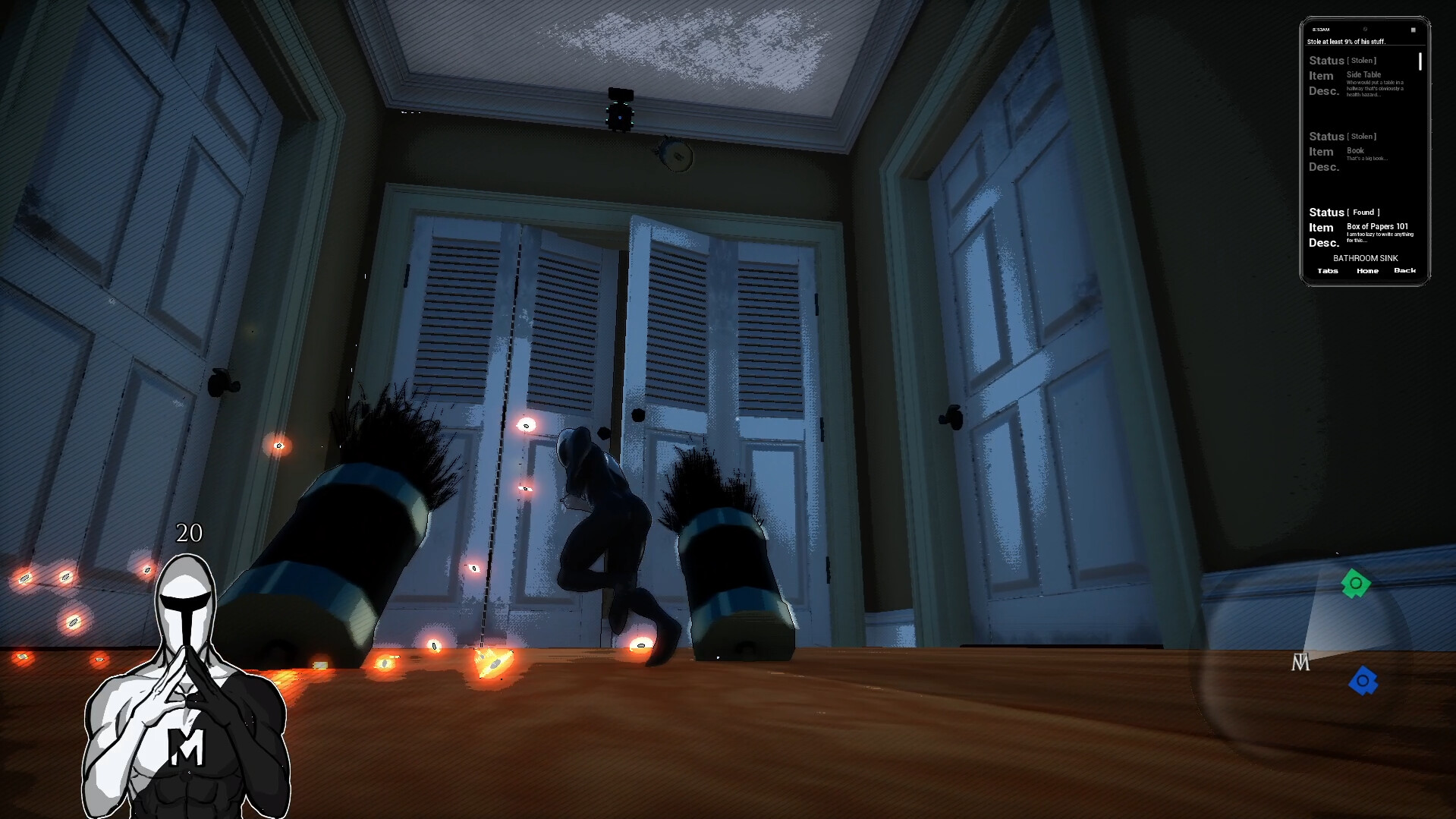The width and height of the screenshot is (1456, 819).
Task: Click the BATHROOM SINK label on the phone
Action: (1366, 258)
